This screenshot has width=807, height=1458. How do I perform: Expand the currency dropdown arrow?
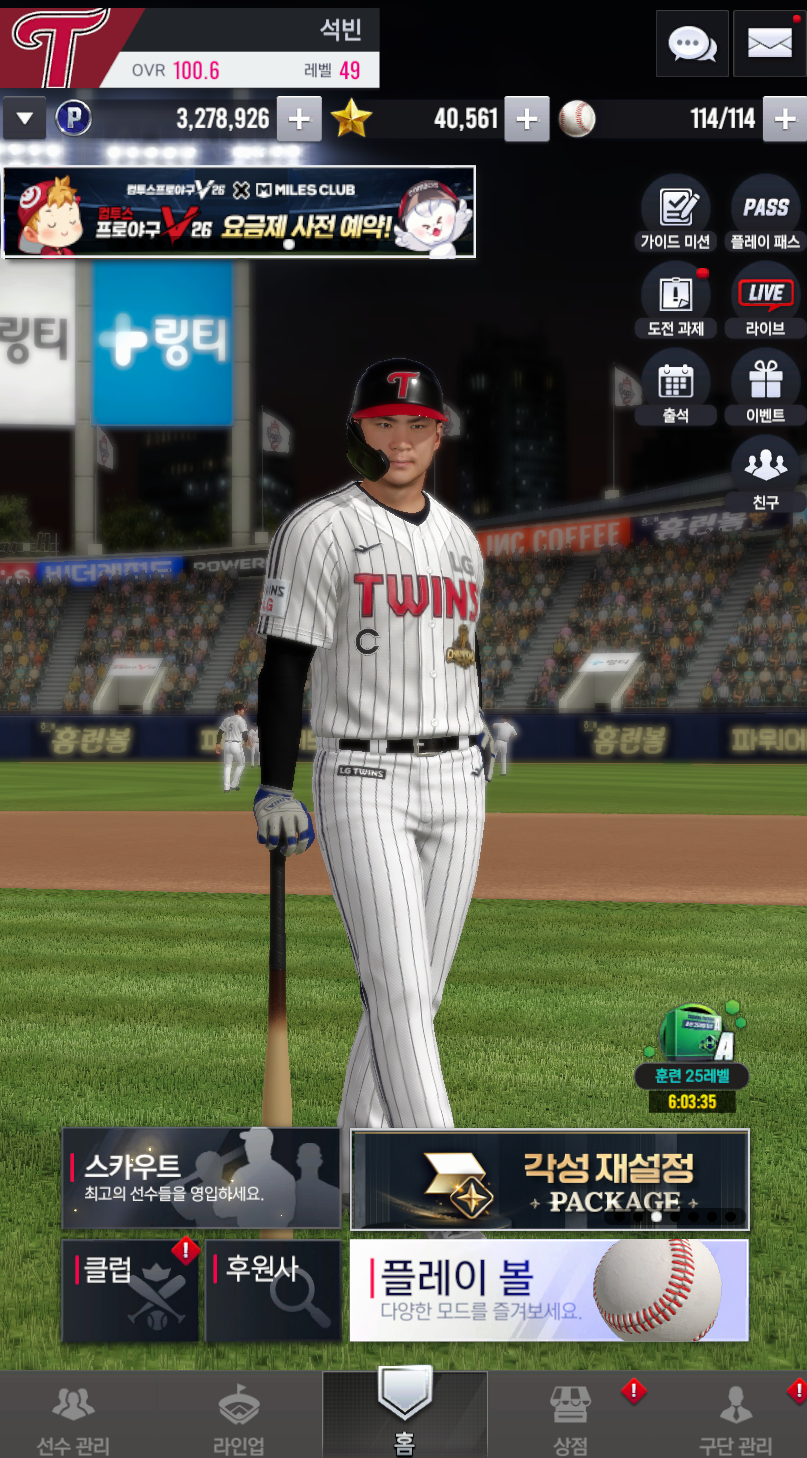24,120
